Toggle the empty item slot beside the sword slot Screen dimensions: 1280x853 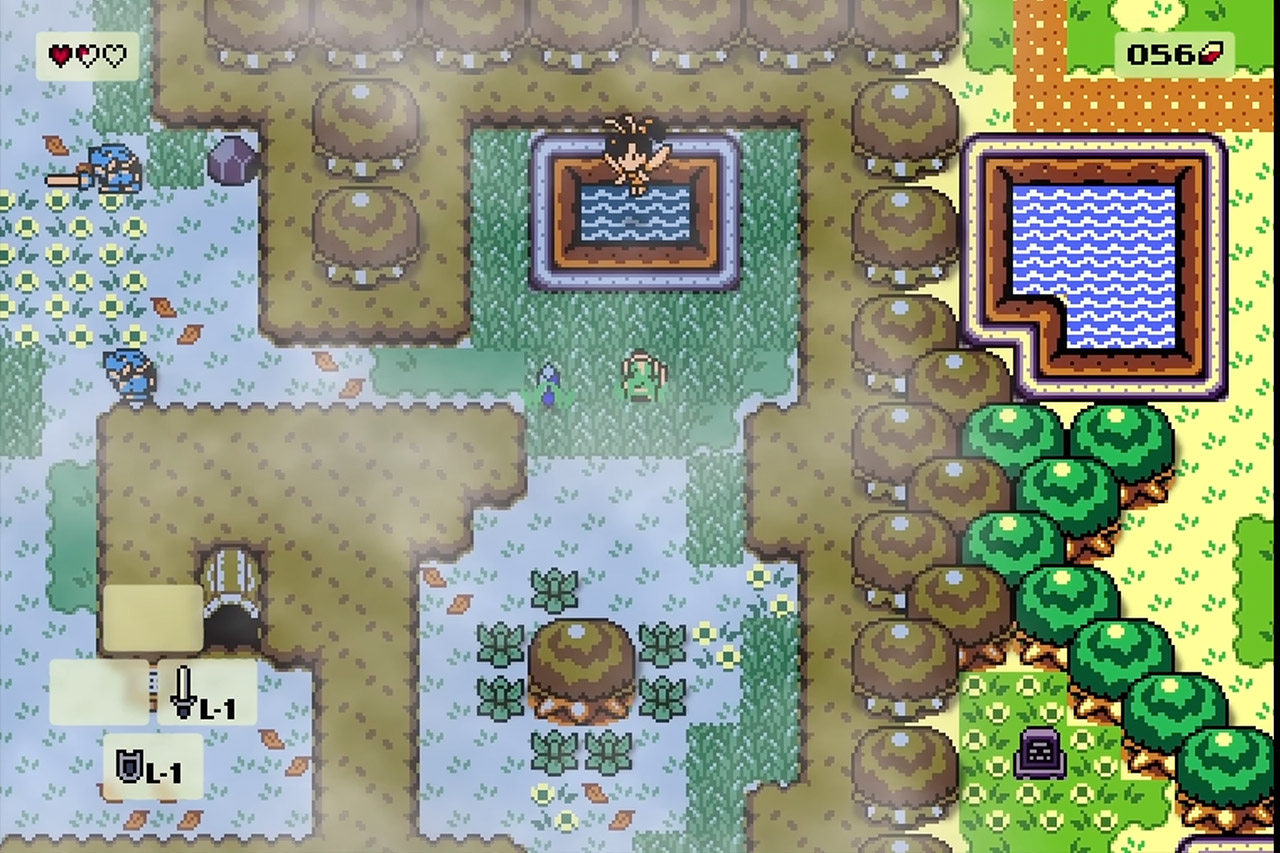tap(98, 694)
